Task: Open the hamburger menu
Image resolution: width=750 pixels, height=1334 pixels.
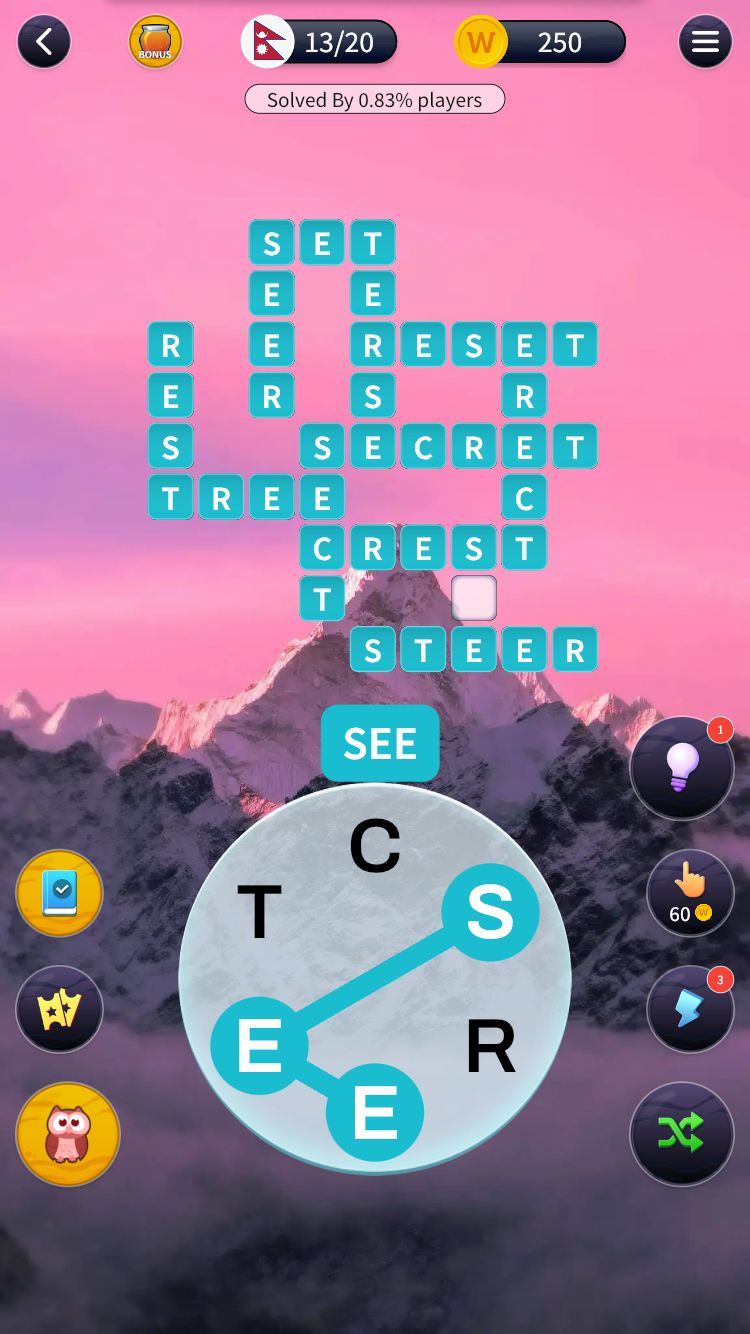Action: (705, 42)
